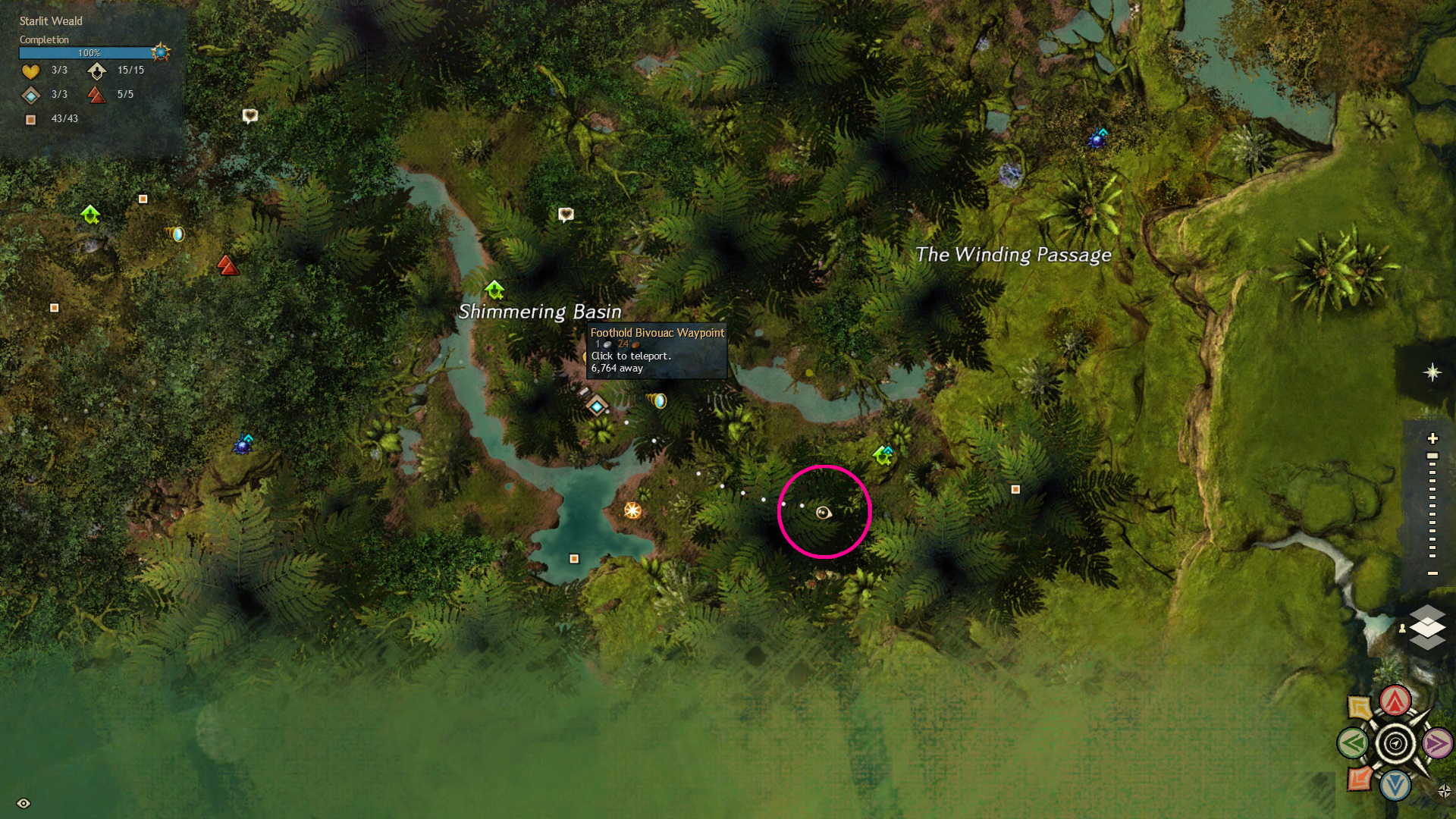The height and width of the screenshot is (819, 1456).
Task: Select the blue down-arrow compass marker
Action: (1395, 786)
